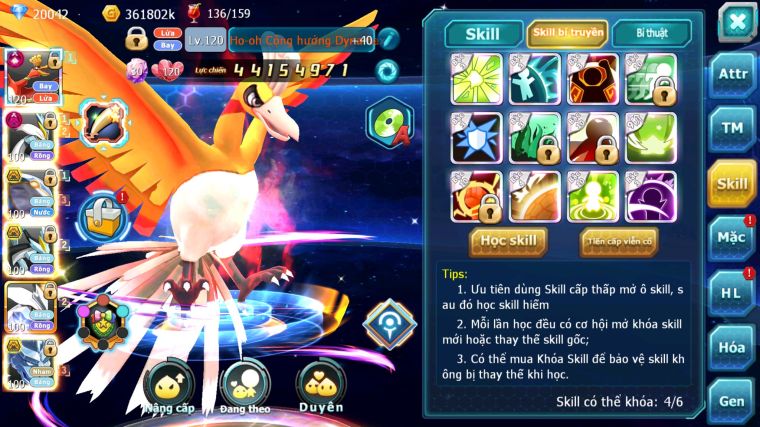This screenshot has height=427, width=760.
Task: Click the Học skill button
Action: point(508,241)
